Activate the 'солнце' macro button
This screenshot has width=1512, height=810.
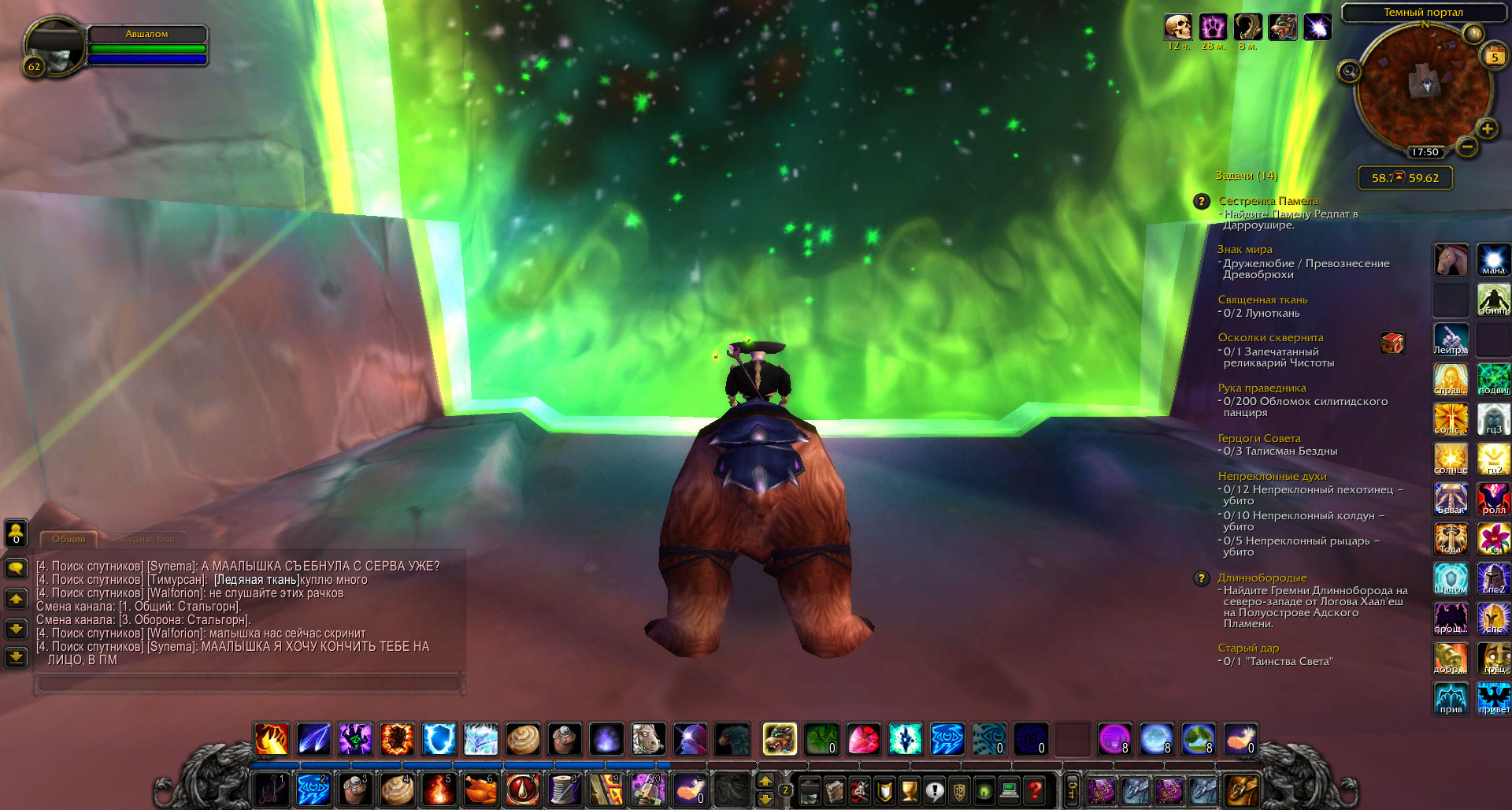(1451, 459)
